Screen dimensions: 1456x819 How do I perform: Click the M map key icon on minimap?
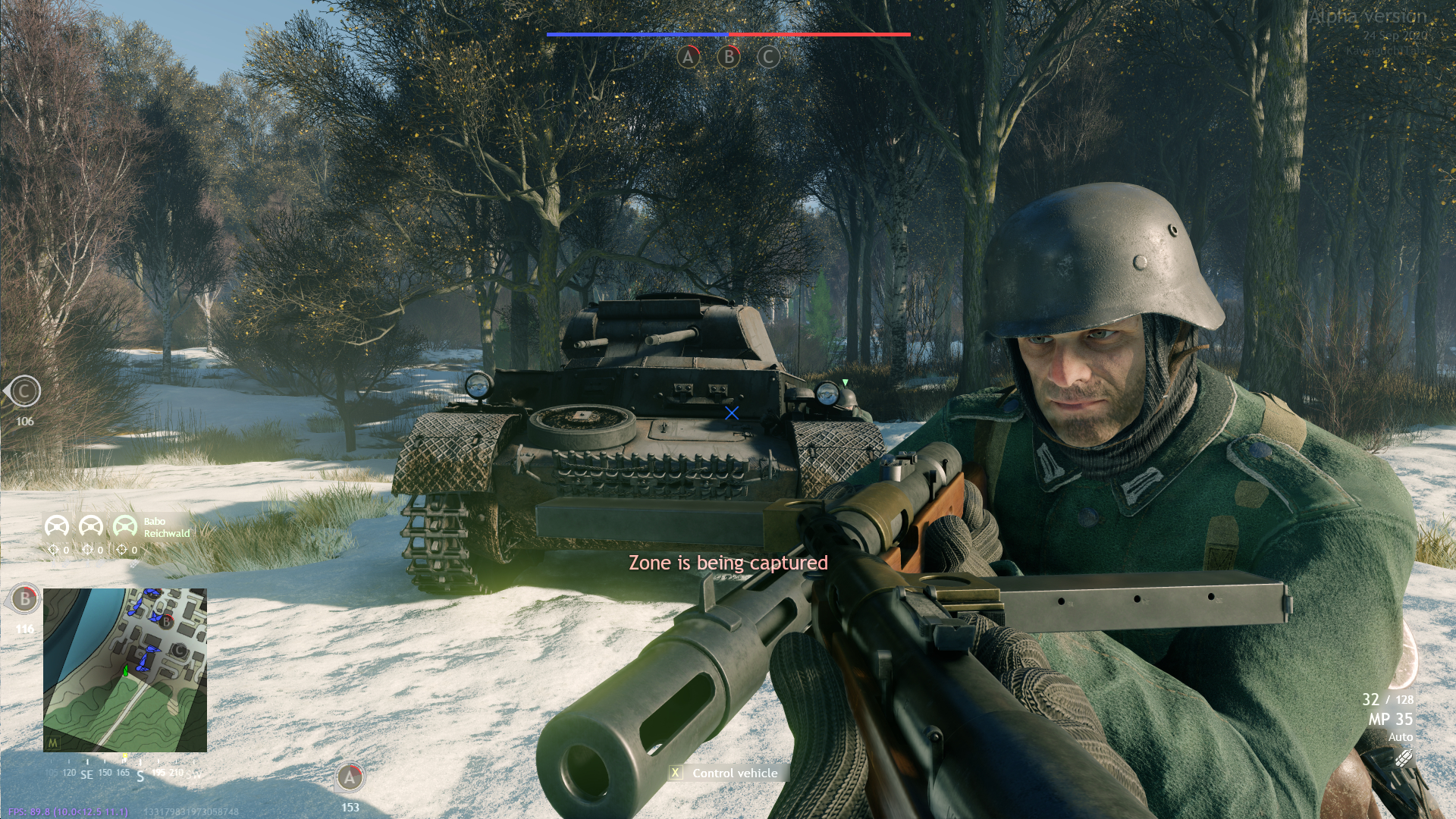point(53,743)
